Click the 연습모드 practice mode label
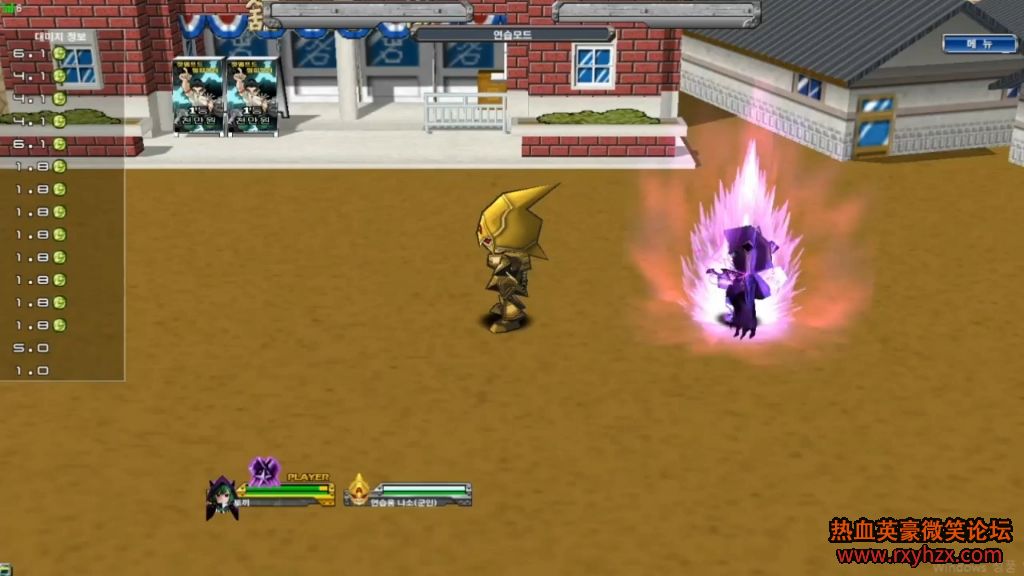 (x=513, y=34)
